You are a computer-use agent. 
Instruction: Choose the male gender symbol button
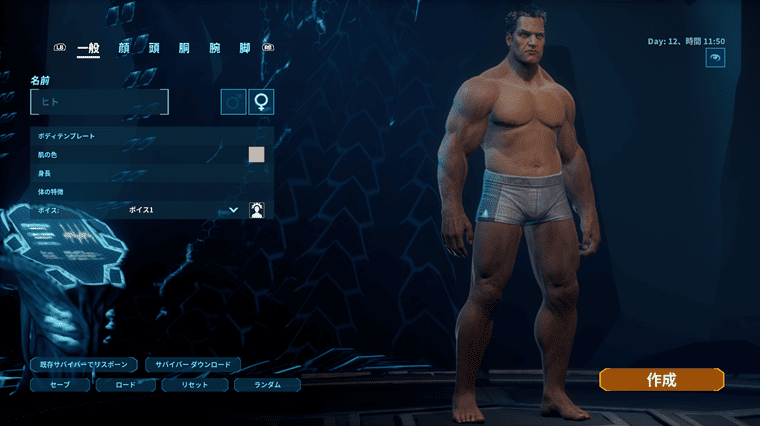234,102
